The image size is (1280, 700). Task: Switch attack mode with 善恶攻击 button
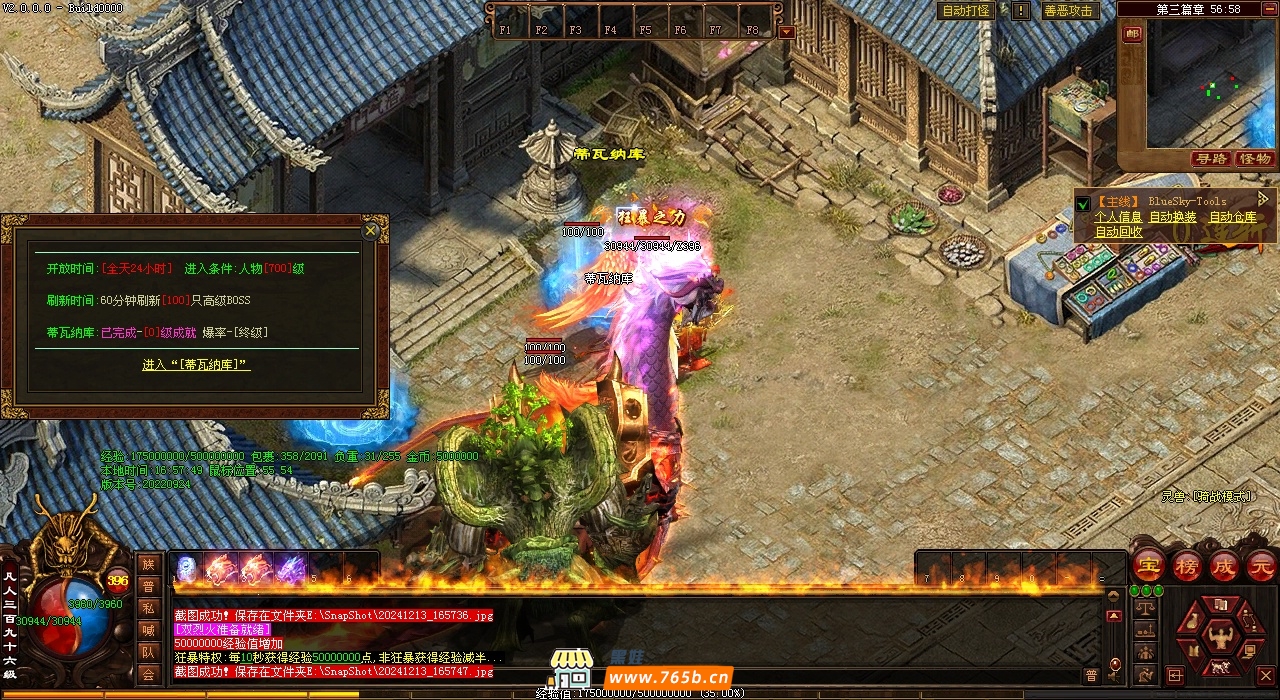(1068, 11)
